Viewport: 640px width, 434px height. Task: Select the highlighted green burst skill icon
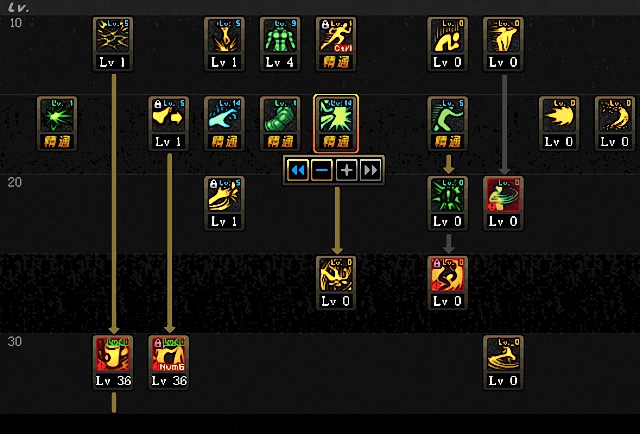(x=336, y=116)
